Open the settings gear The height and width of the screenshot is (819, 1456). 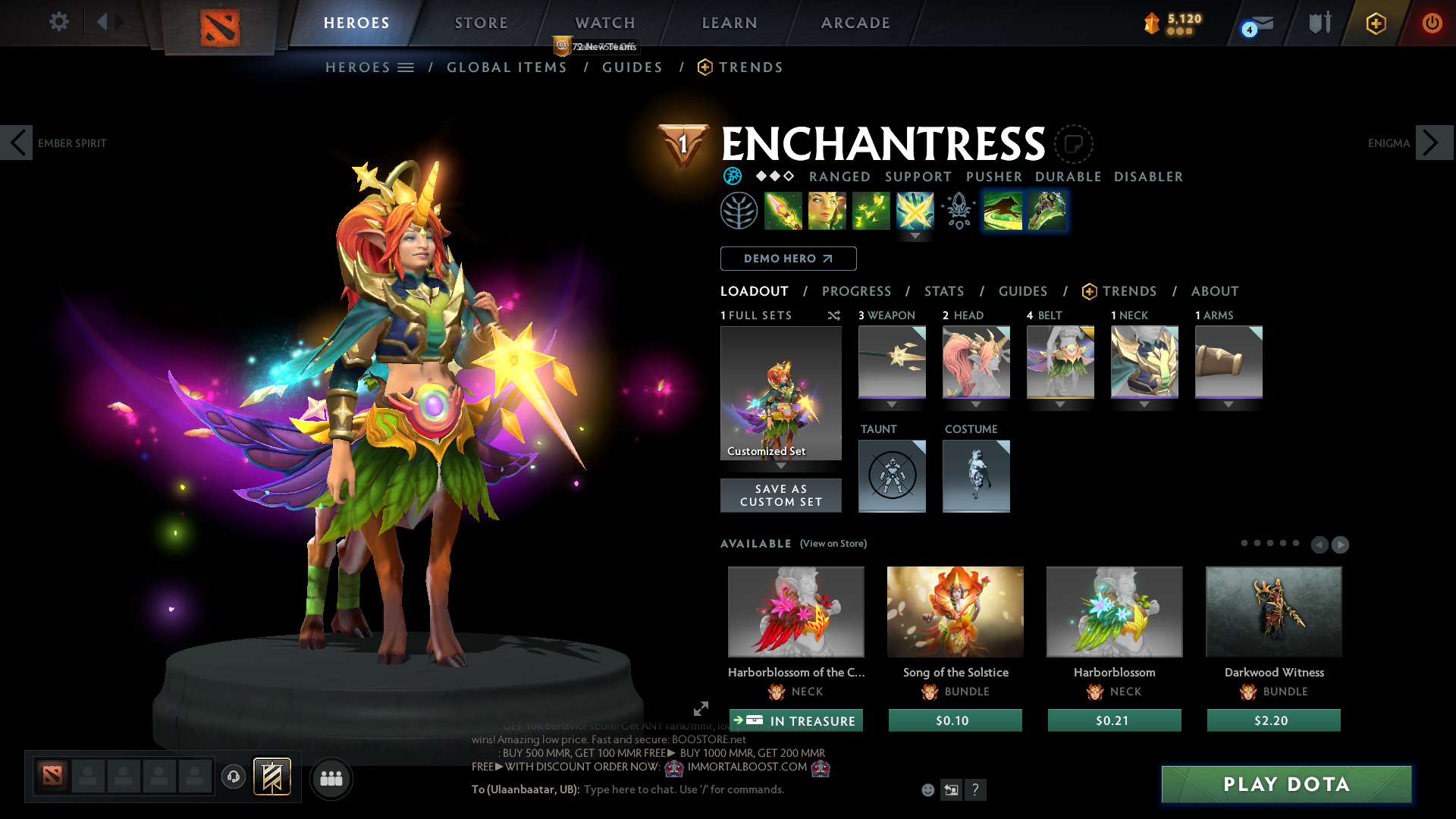pyautogui.click(x=58, y=22)
